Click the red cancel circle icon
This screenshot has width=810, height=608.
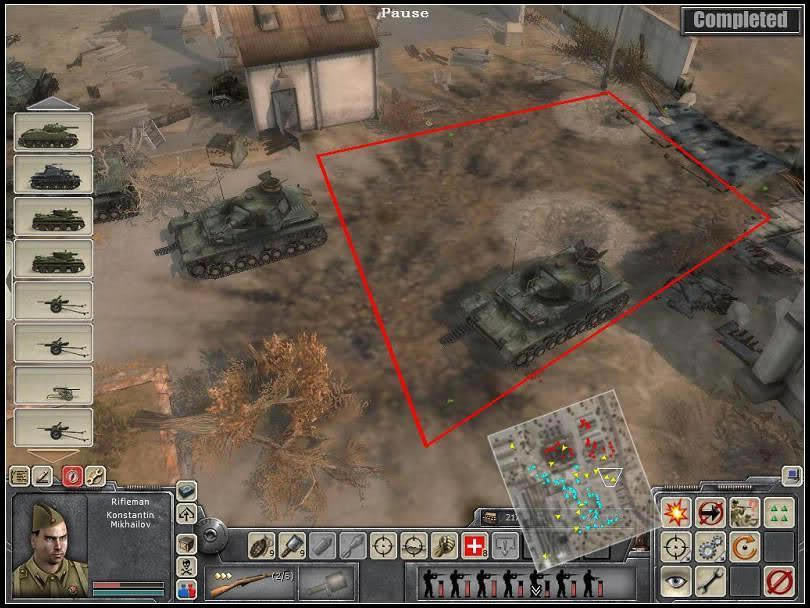[x=779, y=580]
